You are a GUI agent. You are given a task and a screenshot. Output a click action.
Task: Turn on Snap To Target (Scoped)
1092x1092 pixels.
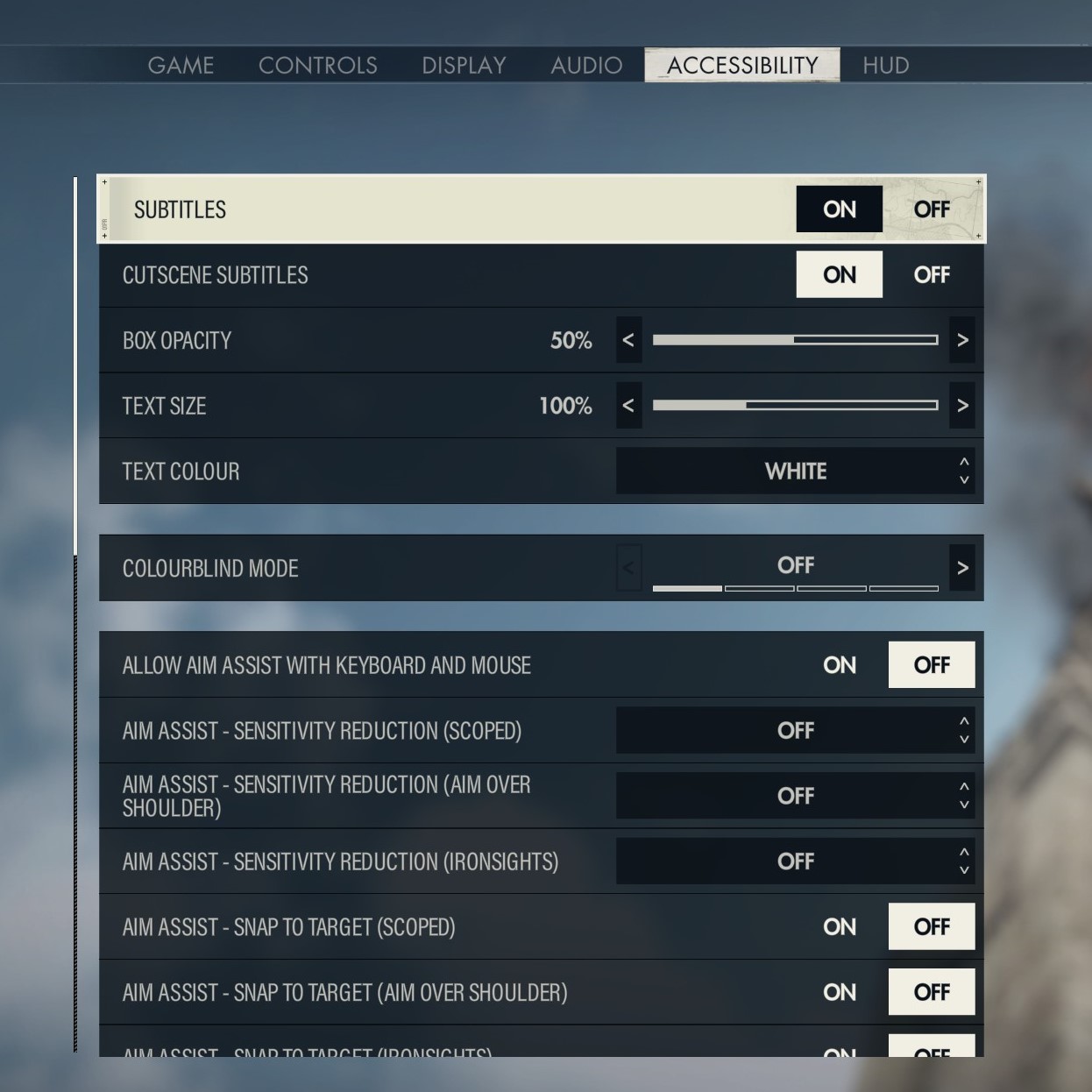coord(839,927)
